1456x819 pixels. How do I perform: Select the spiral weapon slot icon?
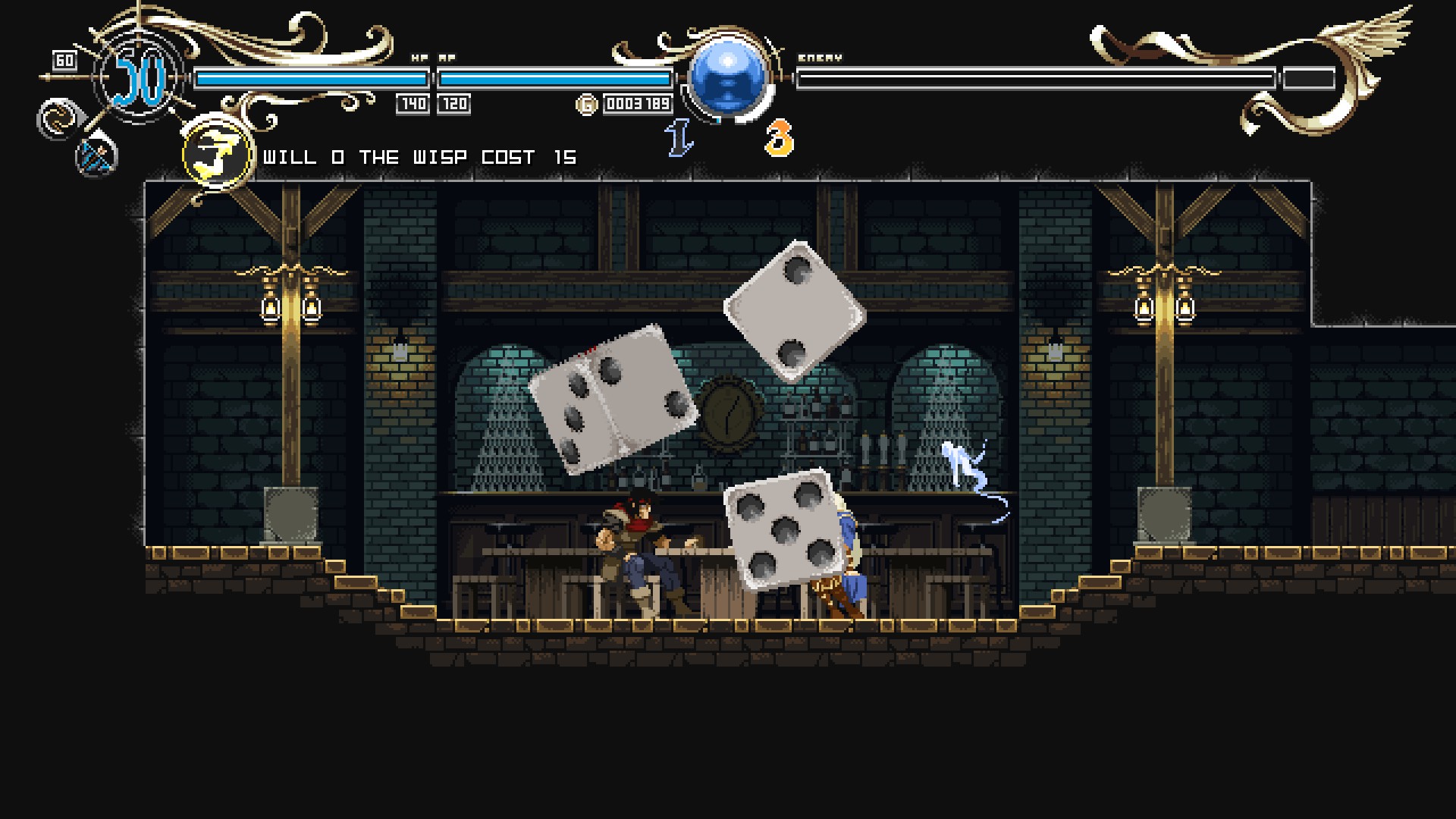[56, 119]
